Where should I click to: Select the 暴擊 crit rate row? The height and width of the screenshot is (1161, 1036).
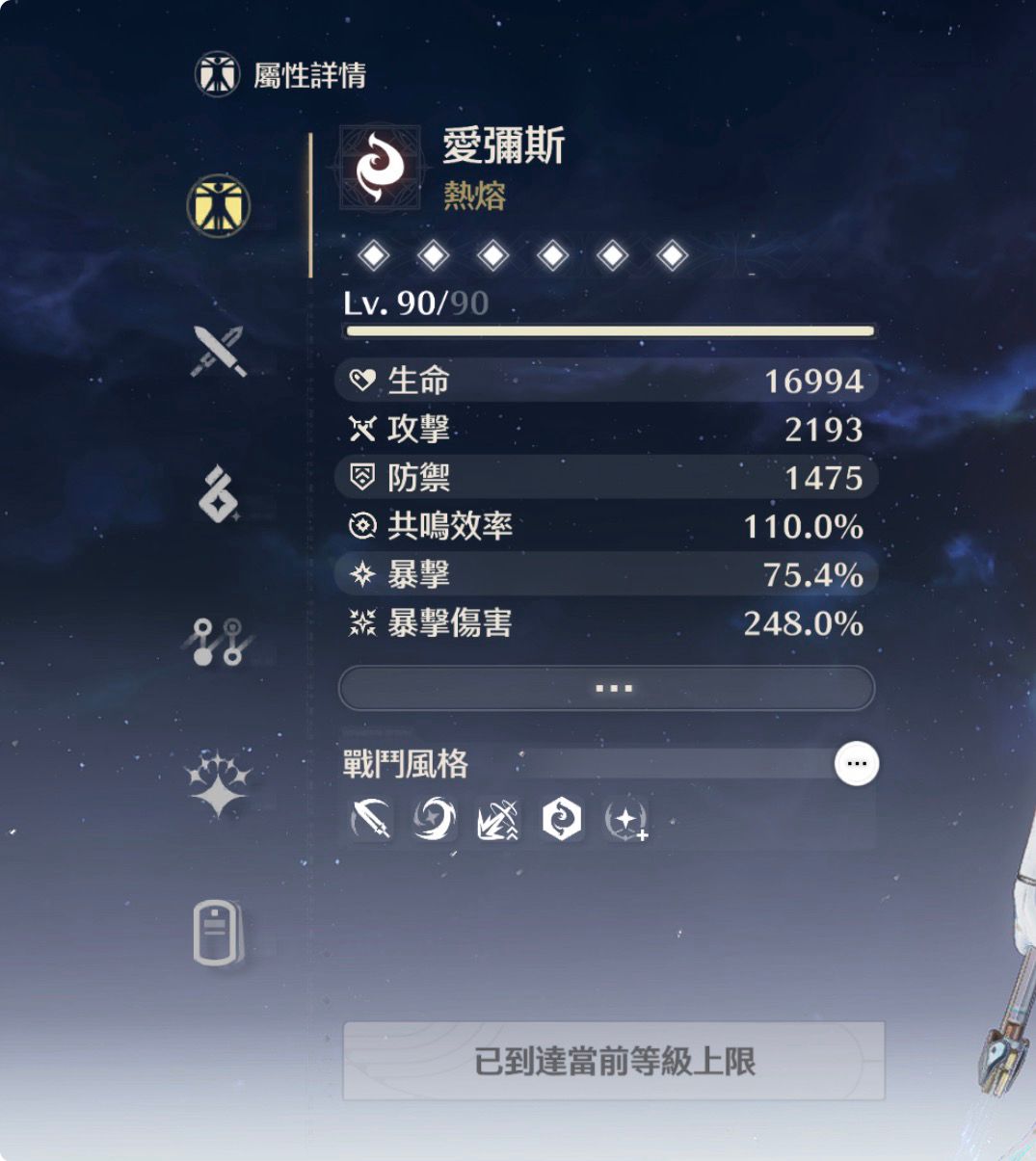click(607, 574)
